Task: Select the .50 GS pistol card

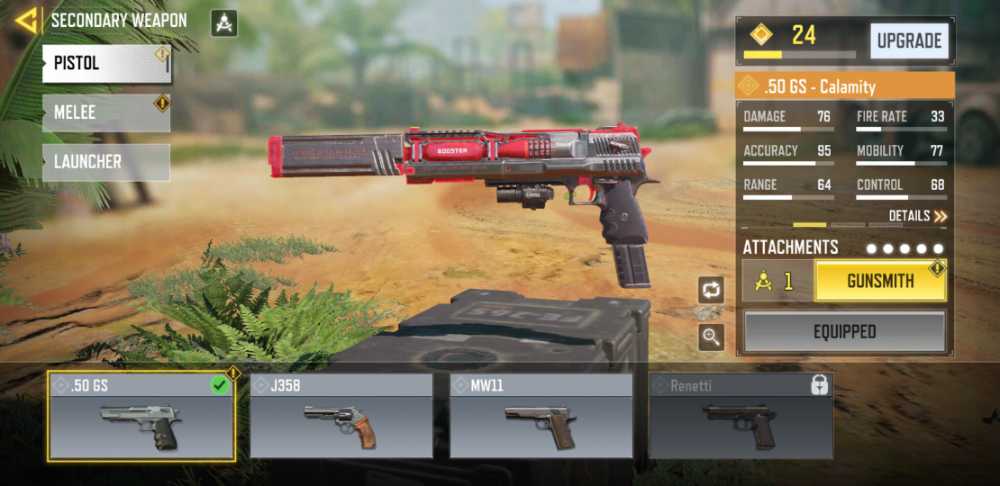Action: [141, 417]
